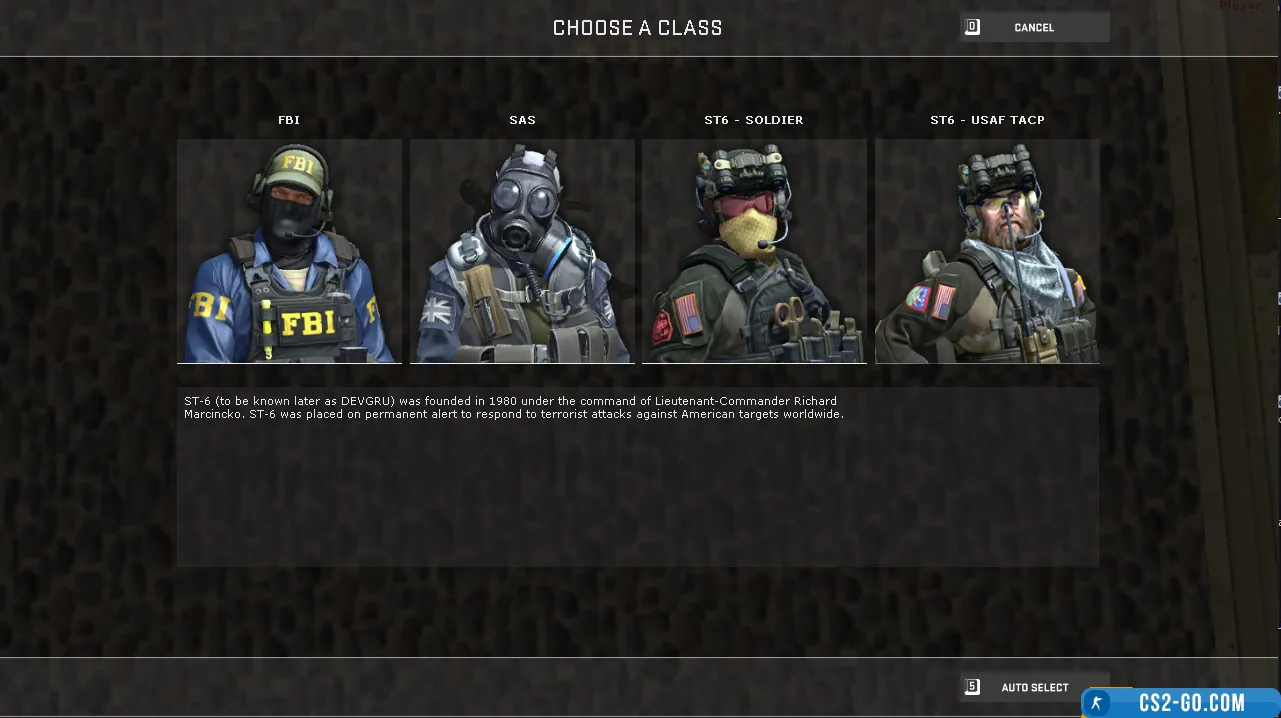1281x718 pixels.
Task: Open the CS2-GO.COM watermark link
Action: [x=1180, y=703]
